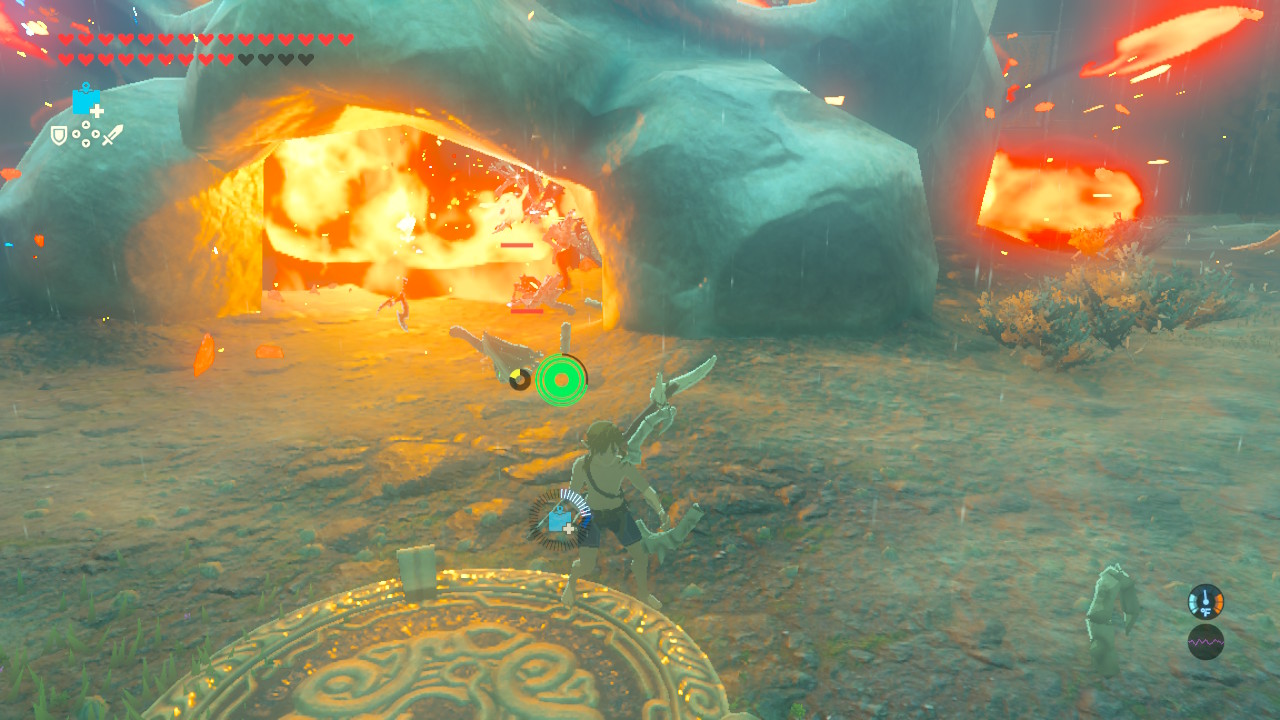Click the sword icon next to the d-pad

click(x=112, y=135)
